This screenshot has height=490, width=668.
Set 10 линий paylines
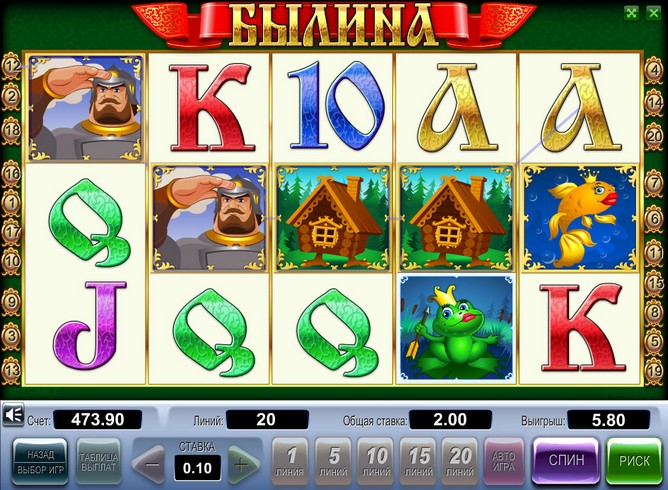375,462
